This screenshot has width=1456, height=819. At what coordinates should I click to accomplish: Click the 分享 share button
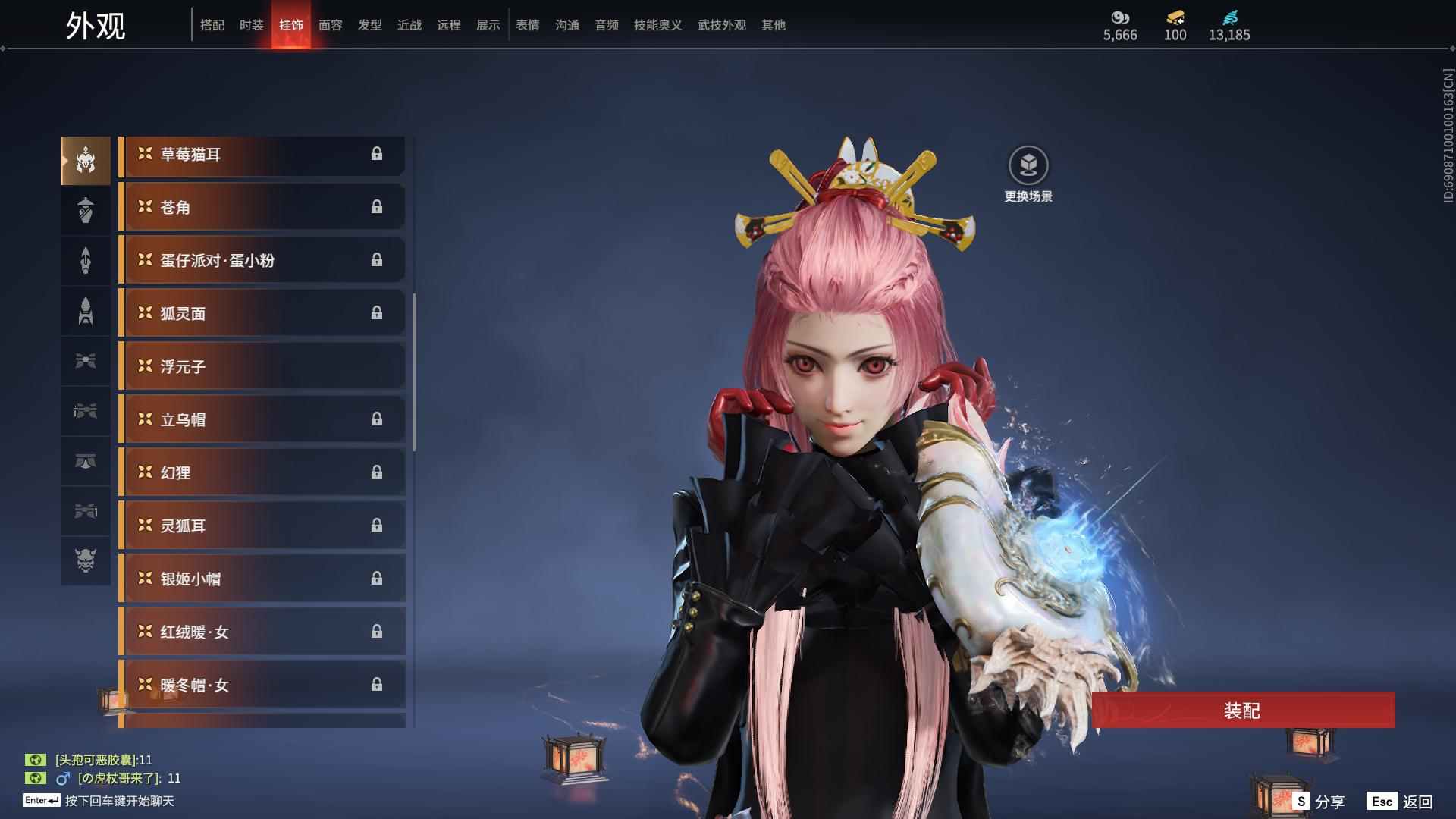(1319, 801)
